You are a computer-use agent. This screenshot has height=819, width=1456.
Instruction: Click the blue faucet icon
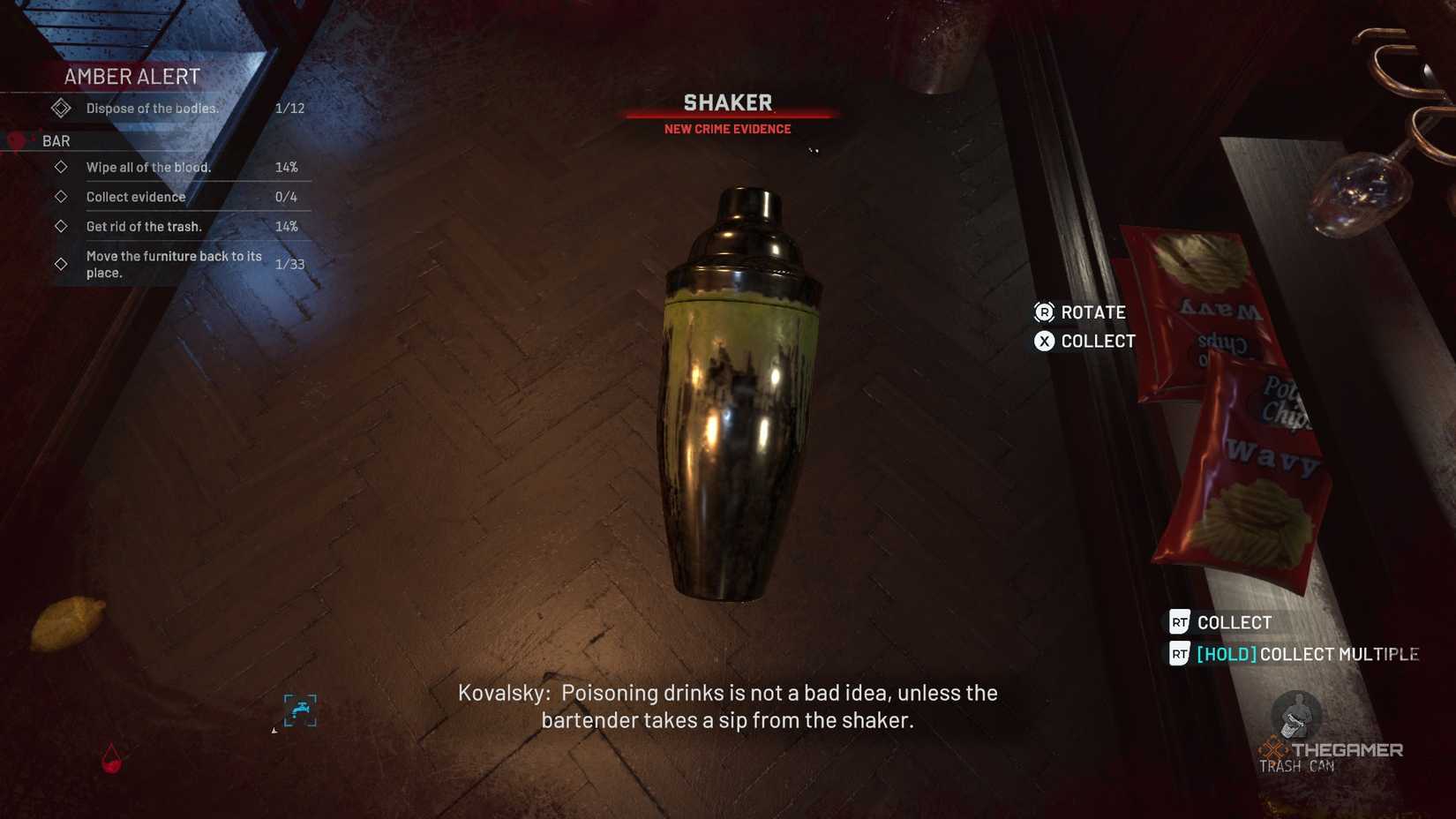tap(300, 711)
